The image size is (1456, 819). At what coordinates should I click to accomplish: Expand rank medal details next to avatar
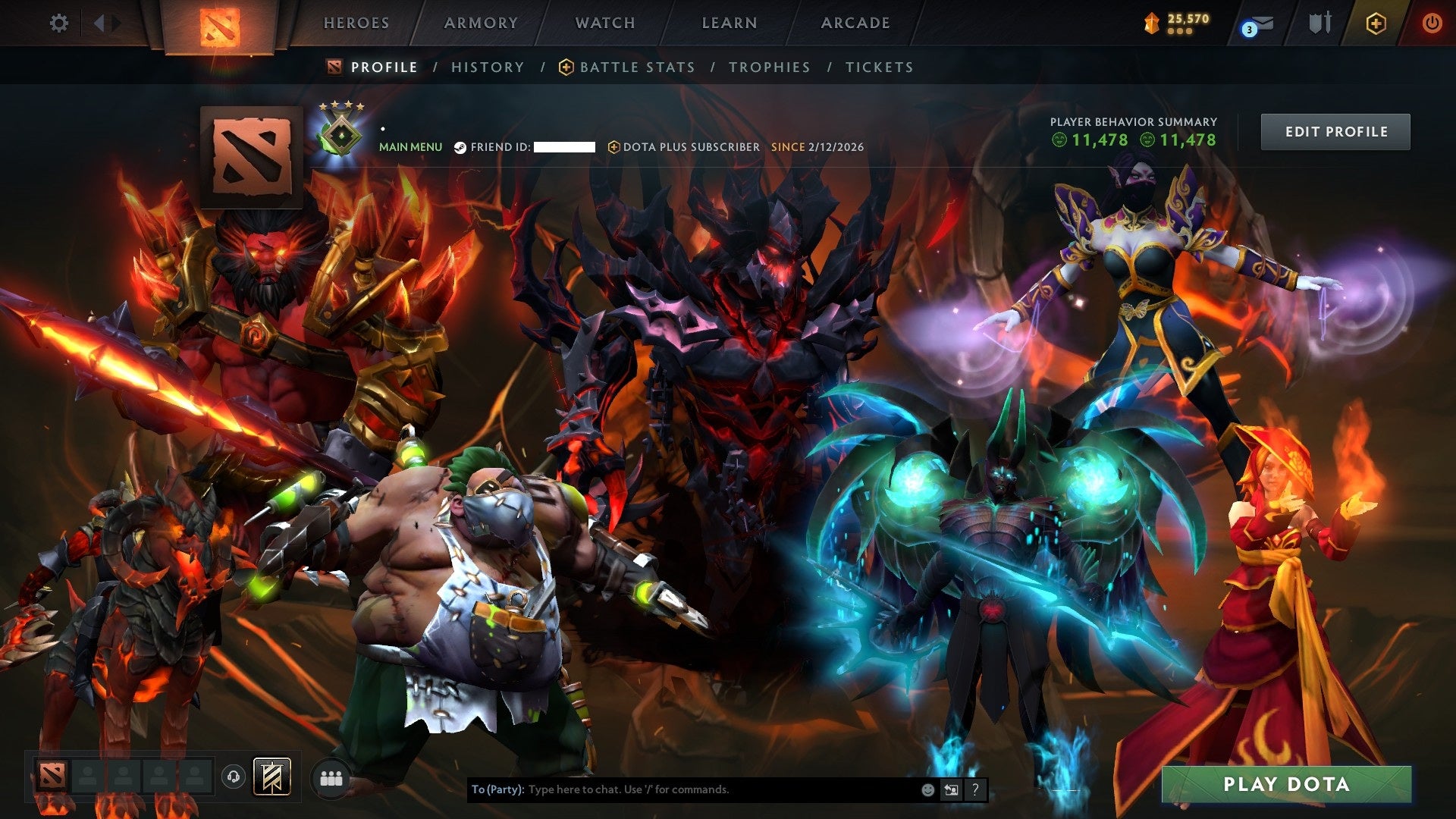[x=340, y=136]
